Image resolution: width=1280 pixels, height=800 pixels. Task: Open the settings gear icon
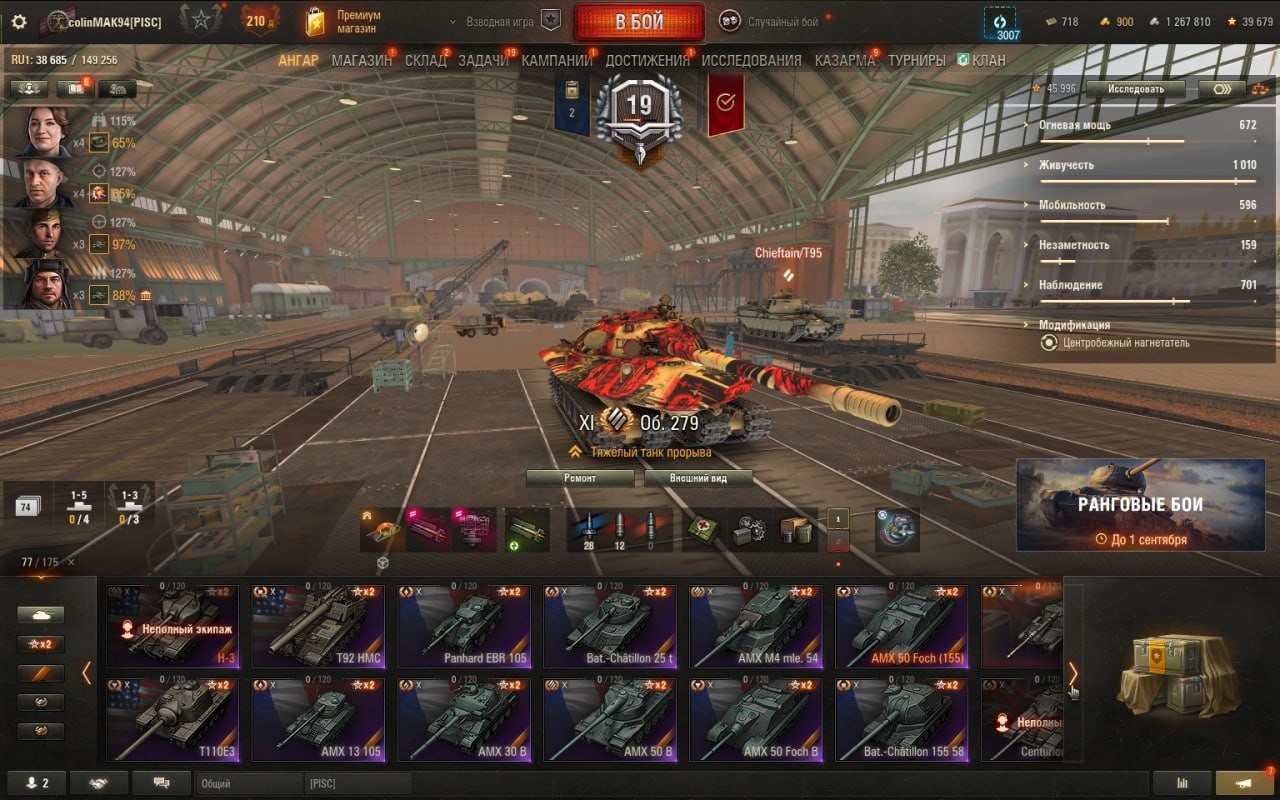(19, 21)
